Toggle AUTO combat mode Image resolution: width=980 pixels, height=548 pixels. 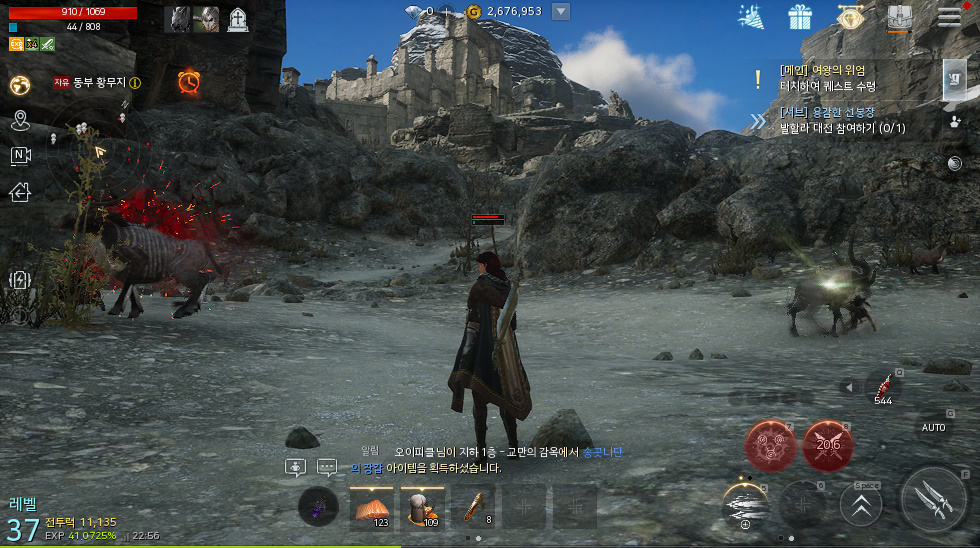[x=933, y=427]
